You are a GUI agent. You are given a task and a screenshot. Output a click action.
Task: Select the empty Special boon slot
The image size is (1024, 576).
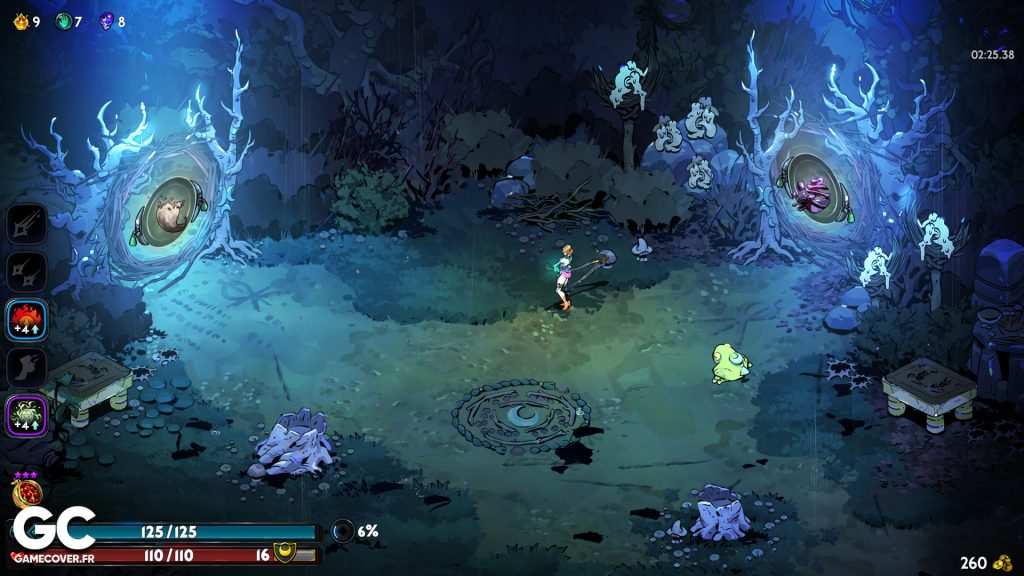(x=27, y=271)
